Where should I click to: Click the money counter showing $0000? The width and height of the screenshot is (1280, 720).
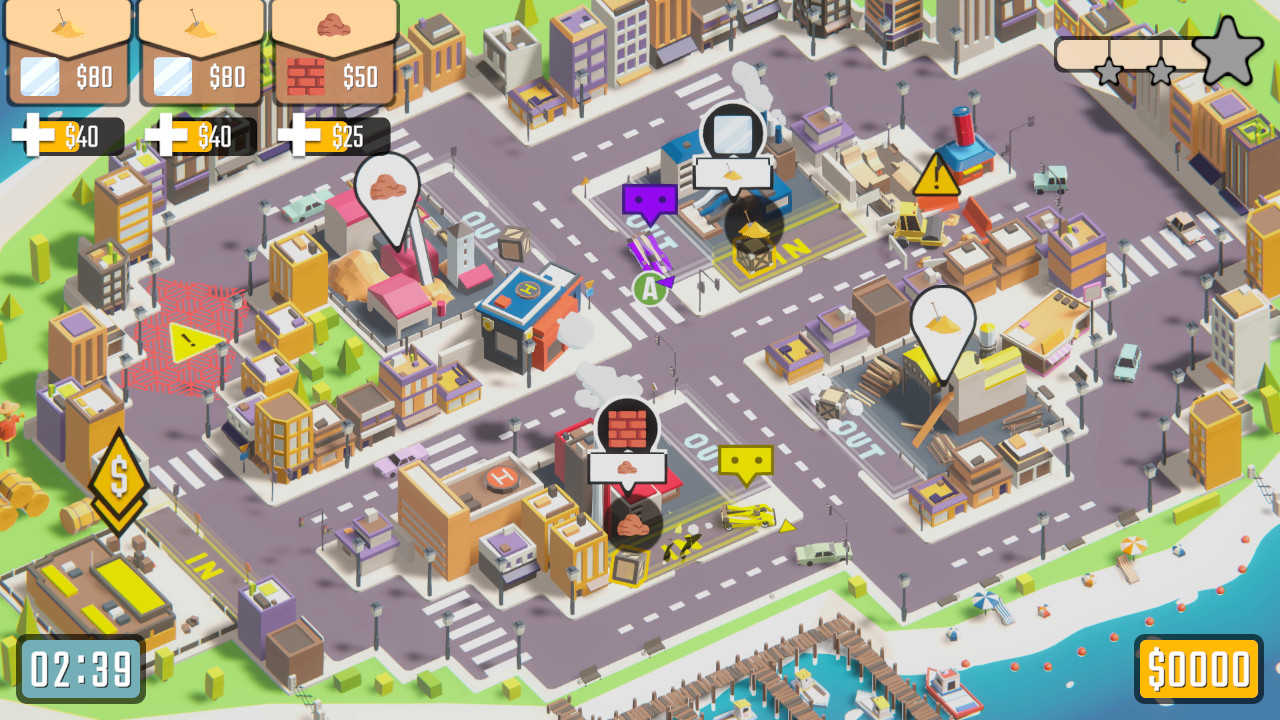coord(1200,665)
